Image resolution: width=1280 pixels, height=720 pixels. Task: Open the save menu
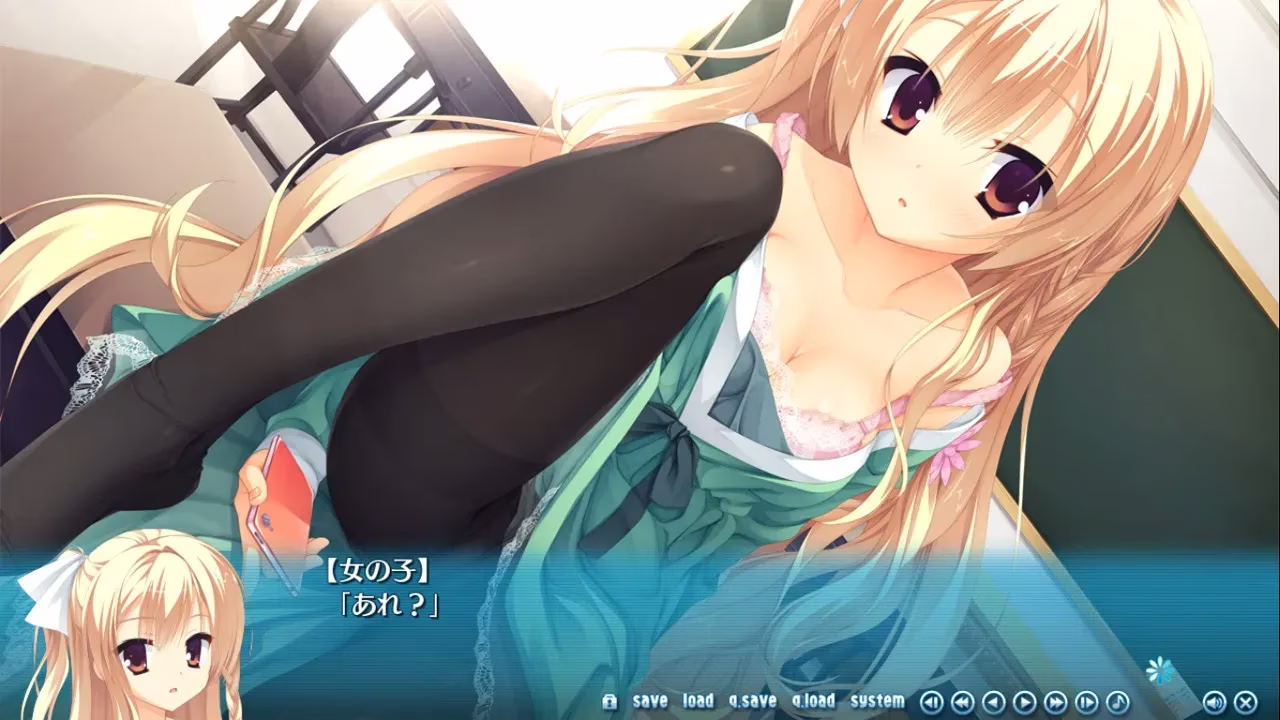point(650,701)
